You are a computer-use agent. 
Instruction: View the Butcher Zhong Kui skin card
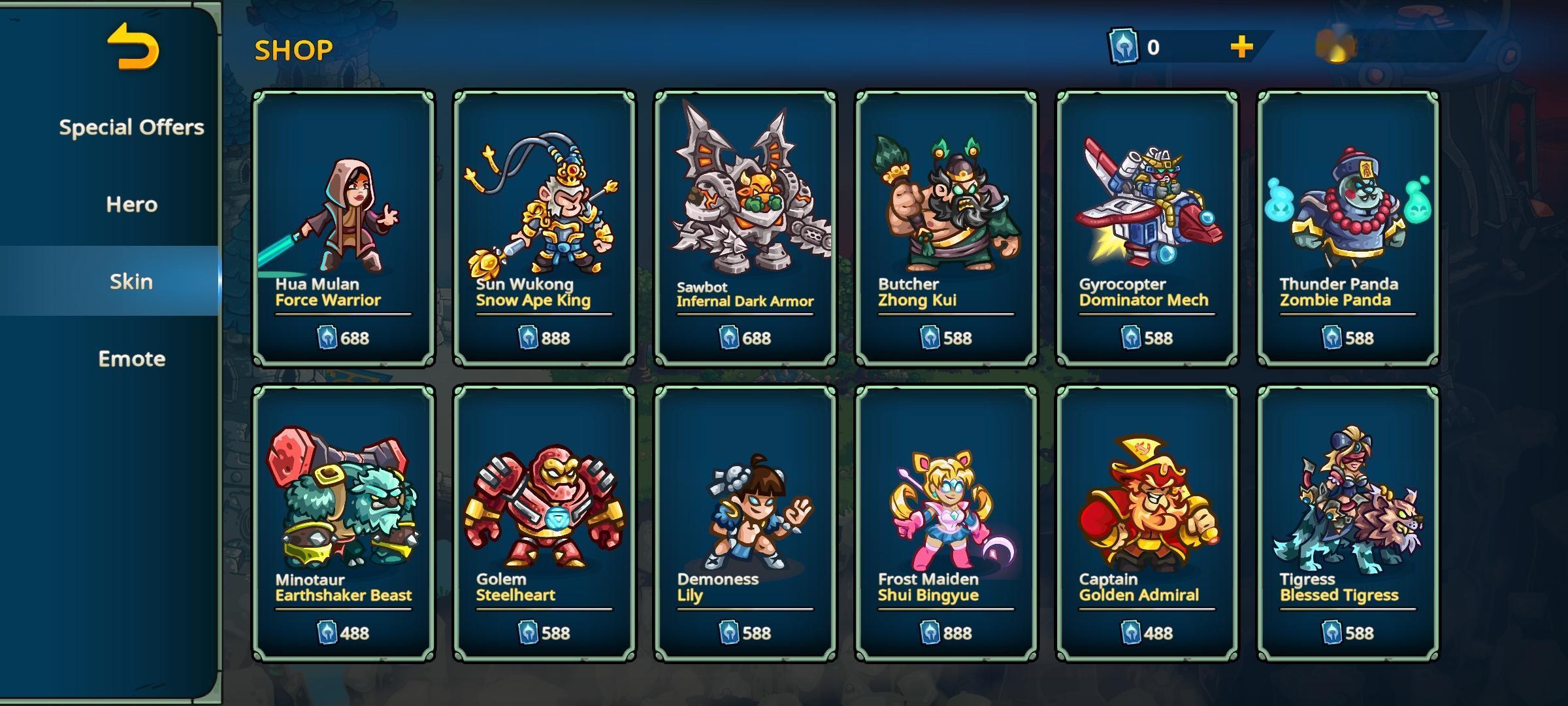pyautogui.click(x=946, y=229)
